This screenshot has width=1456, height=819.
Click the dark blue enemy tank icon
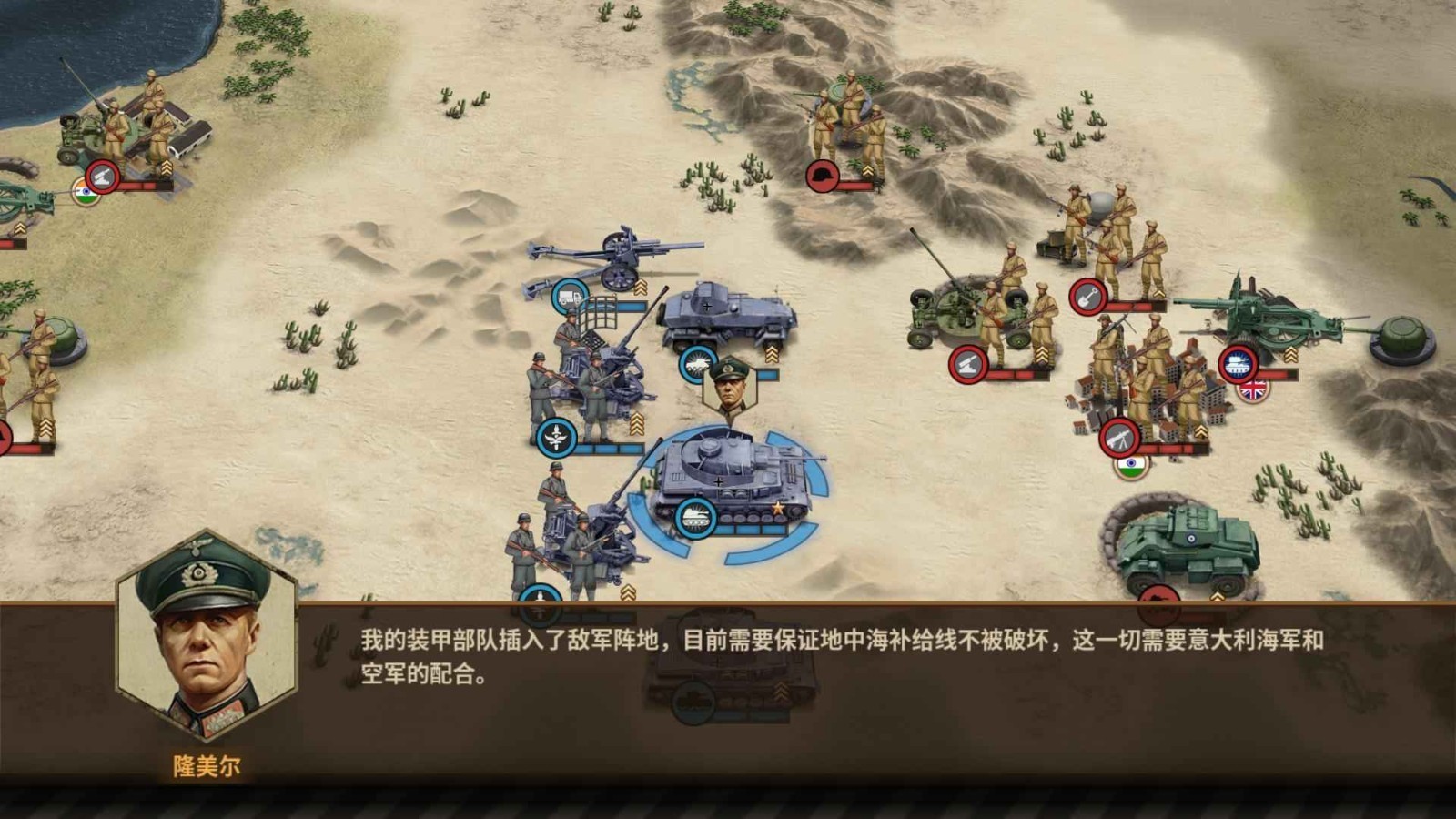click(1239, 361)
